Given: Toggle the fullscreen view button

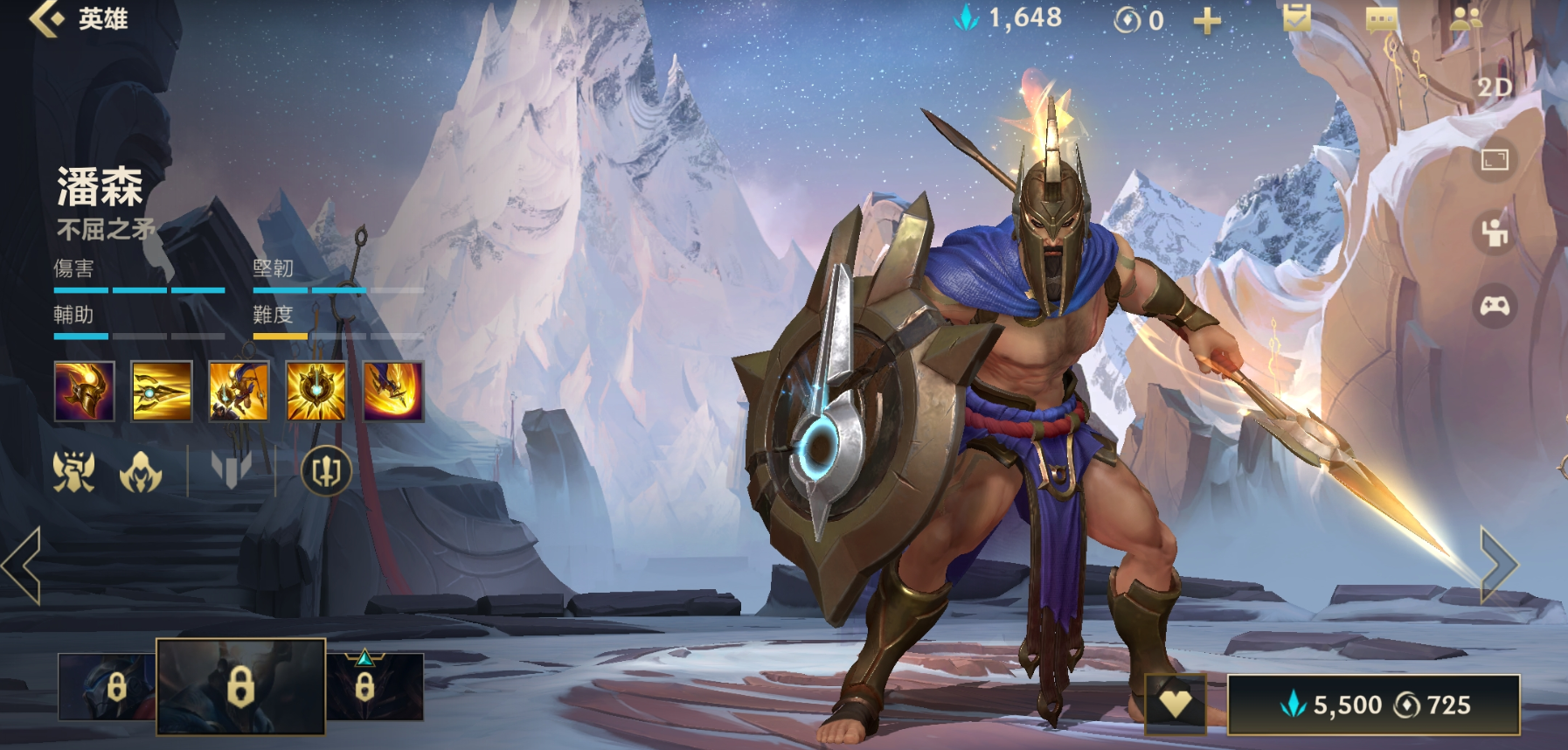Looking at the screenshot, I should 1495,160.
